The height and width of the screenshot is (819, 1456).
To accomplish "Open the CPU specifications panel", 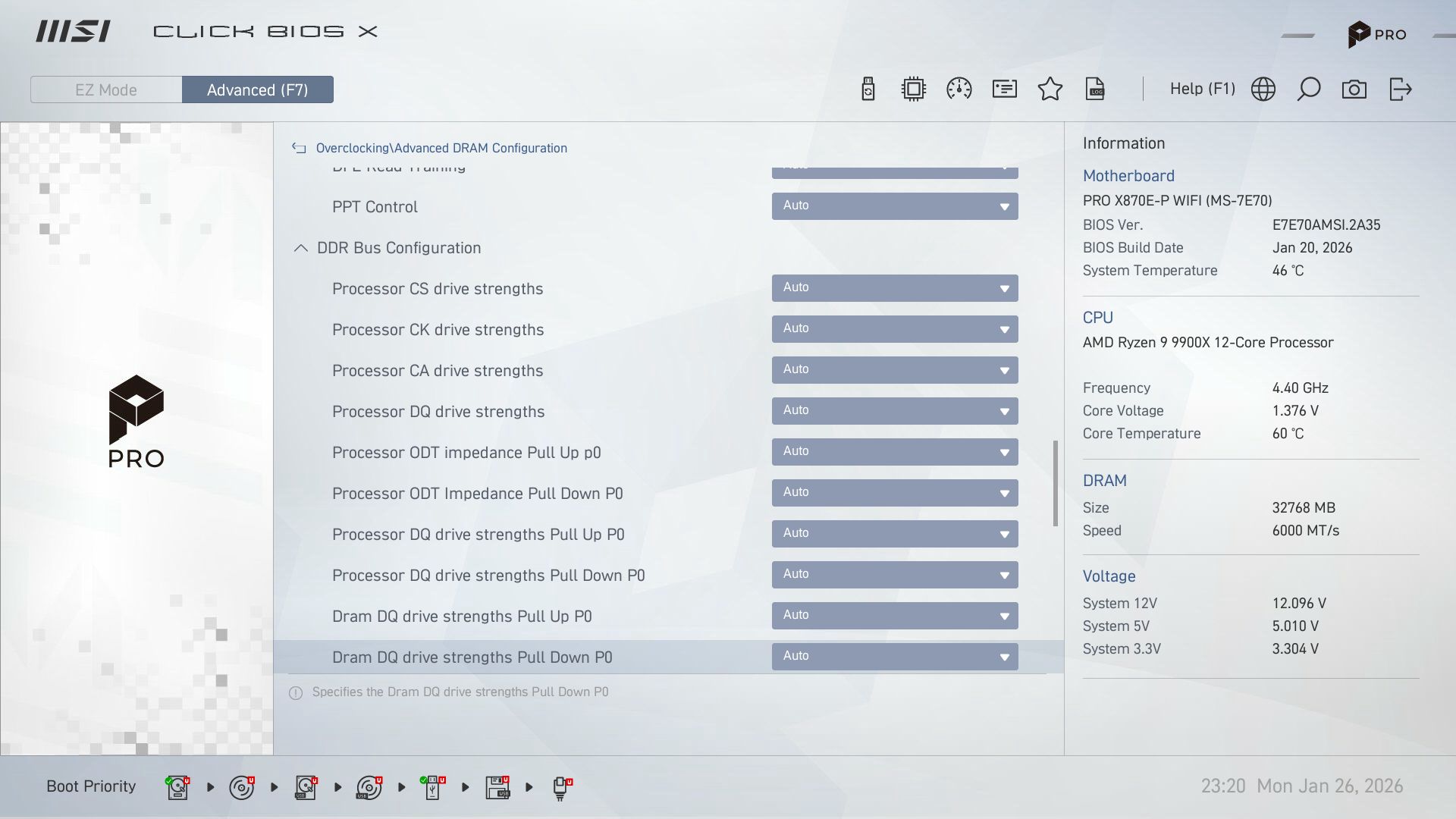I will pos(913,89).
